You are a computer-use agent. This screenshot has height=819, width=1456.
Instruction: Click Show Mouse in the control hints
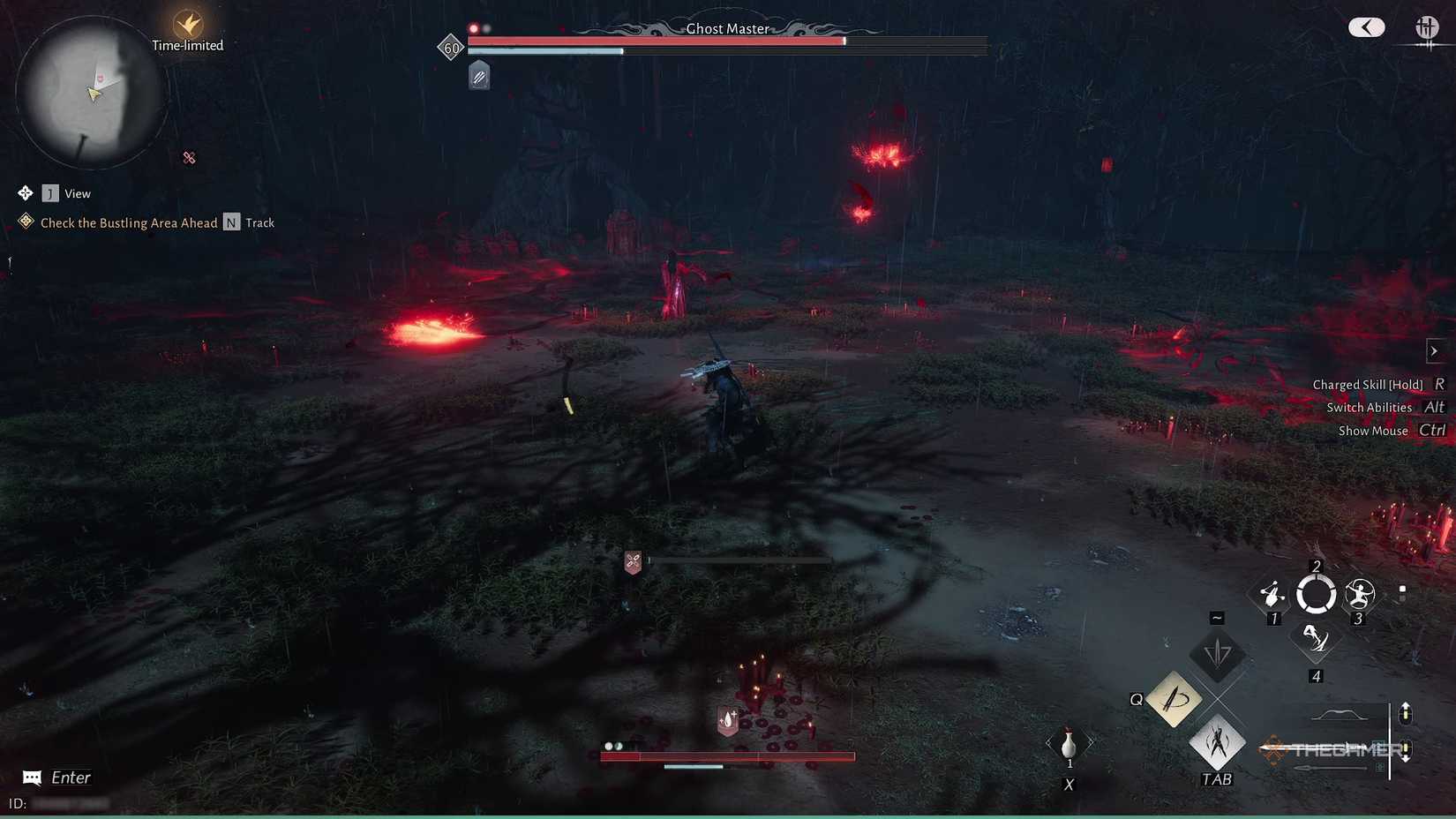[1373, 431]
